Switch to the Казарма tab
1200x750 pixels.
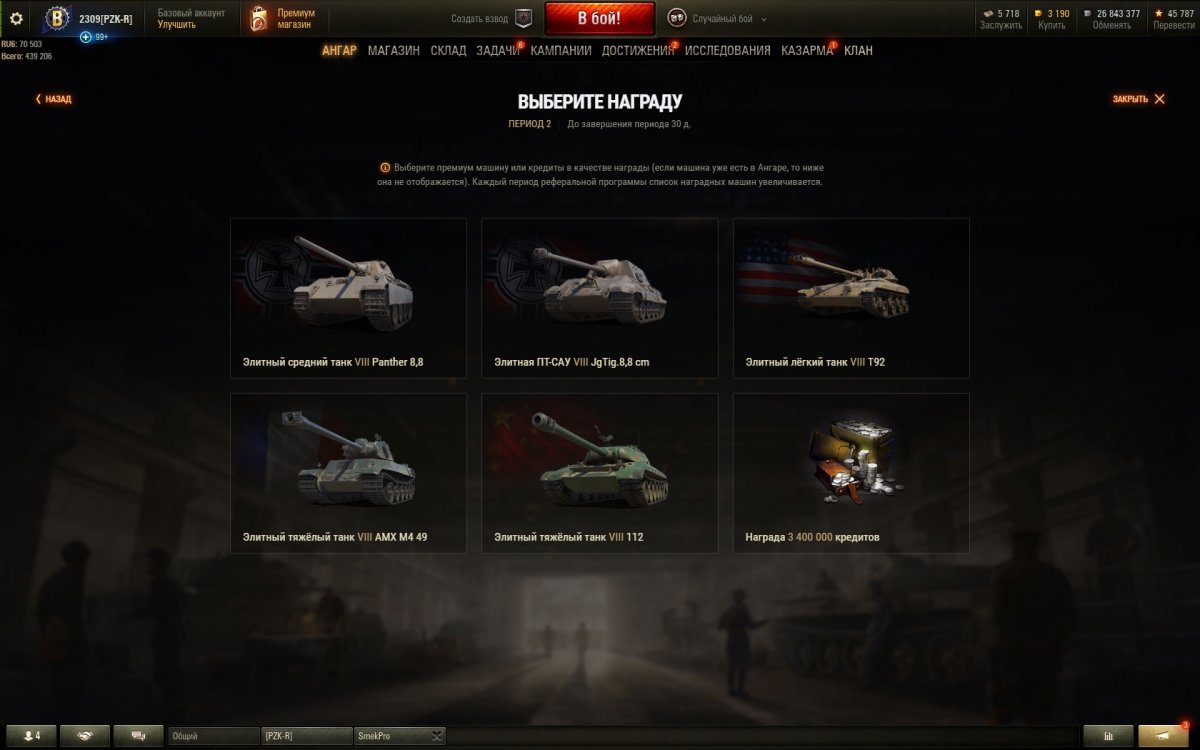(x=806, y=51)
